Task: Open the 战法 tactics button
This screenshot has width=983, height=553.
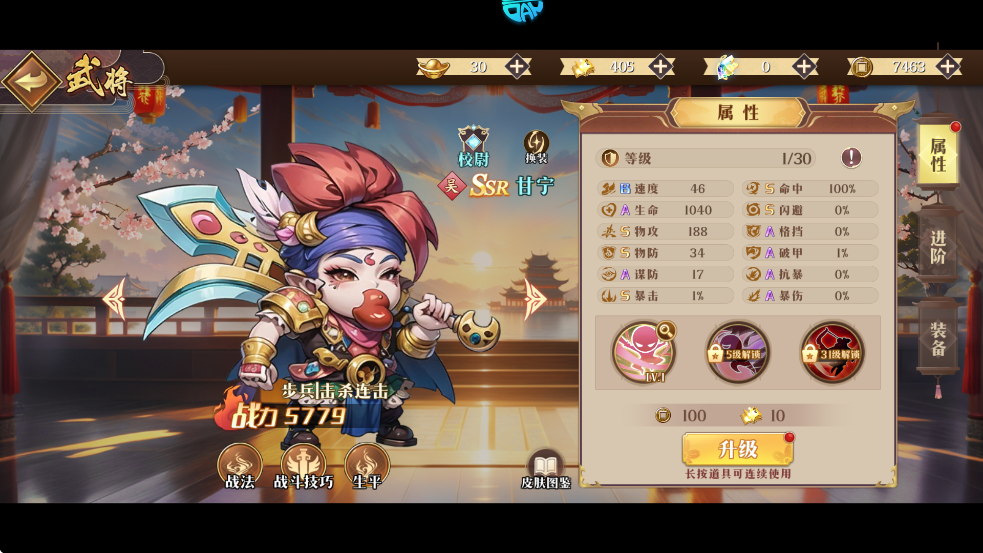Action: pos(240,466)
